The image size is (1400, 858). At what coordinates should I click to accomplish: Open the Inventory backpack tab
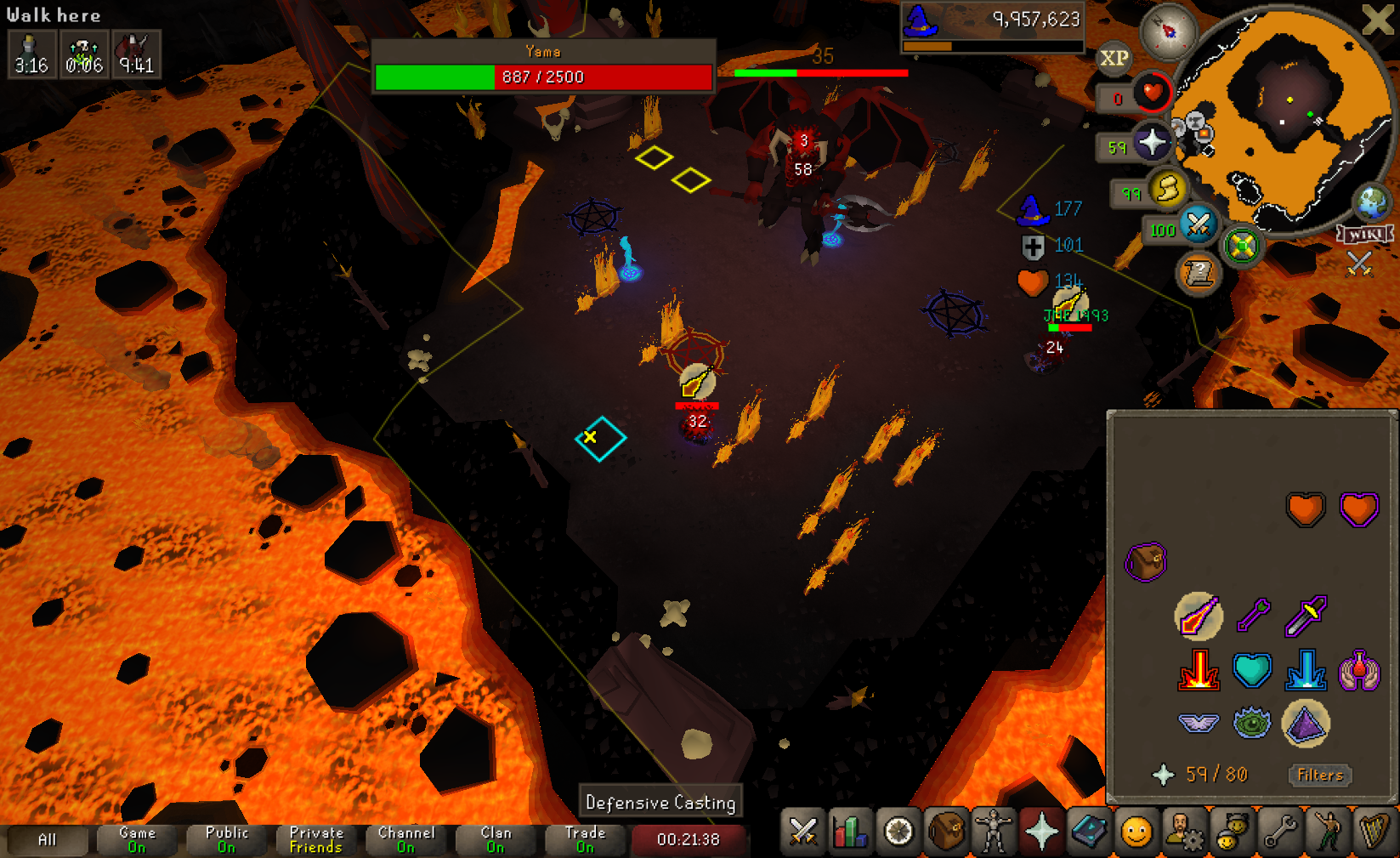[x=945, y=832]
